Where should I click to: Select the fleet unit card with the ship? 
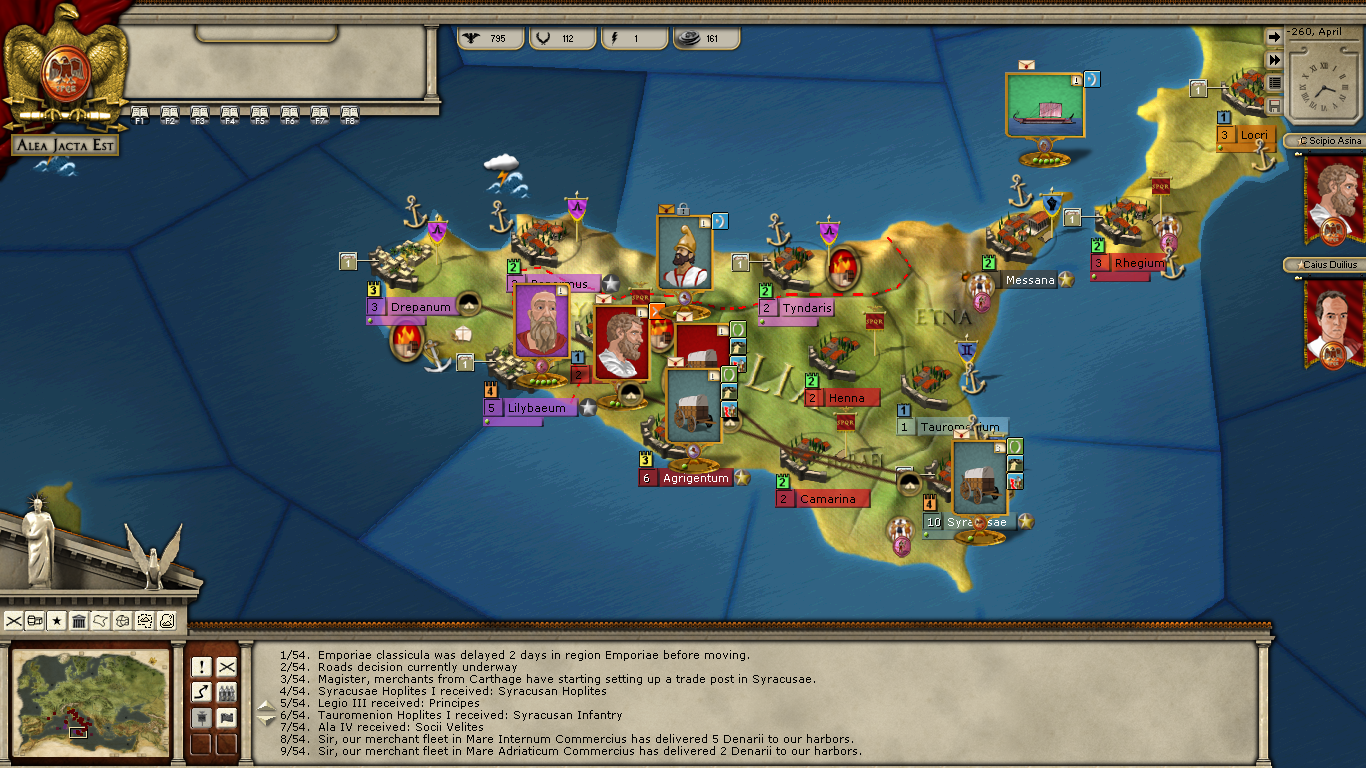(1045, 104)
